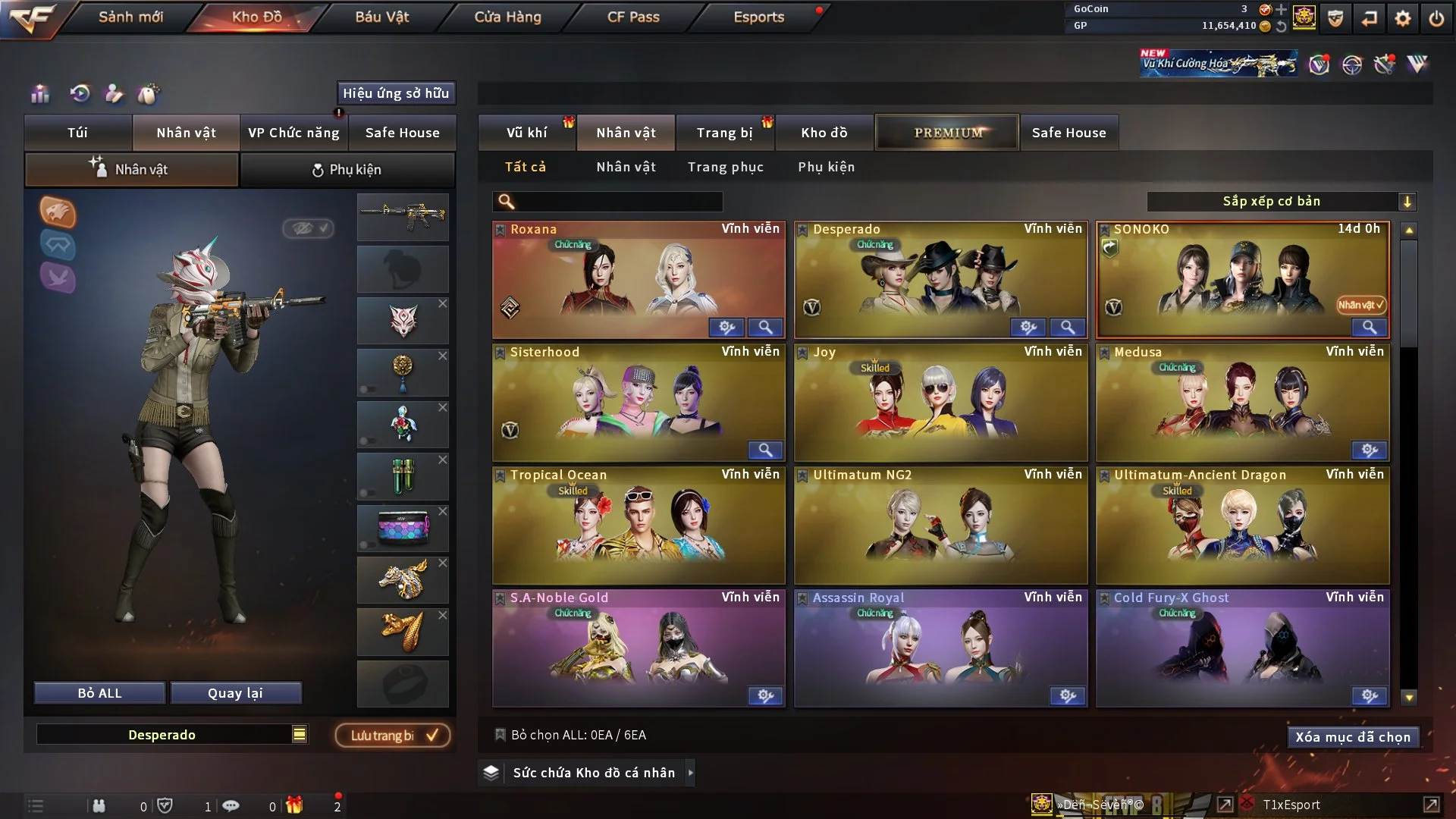This screenshot has width=1456, height=819.
Task: Click the Quay lại button
Action: click(235, 693)
